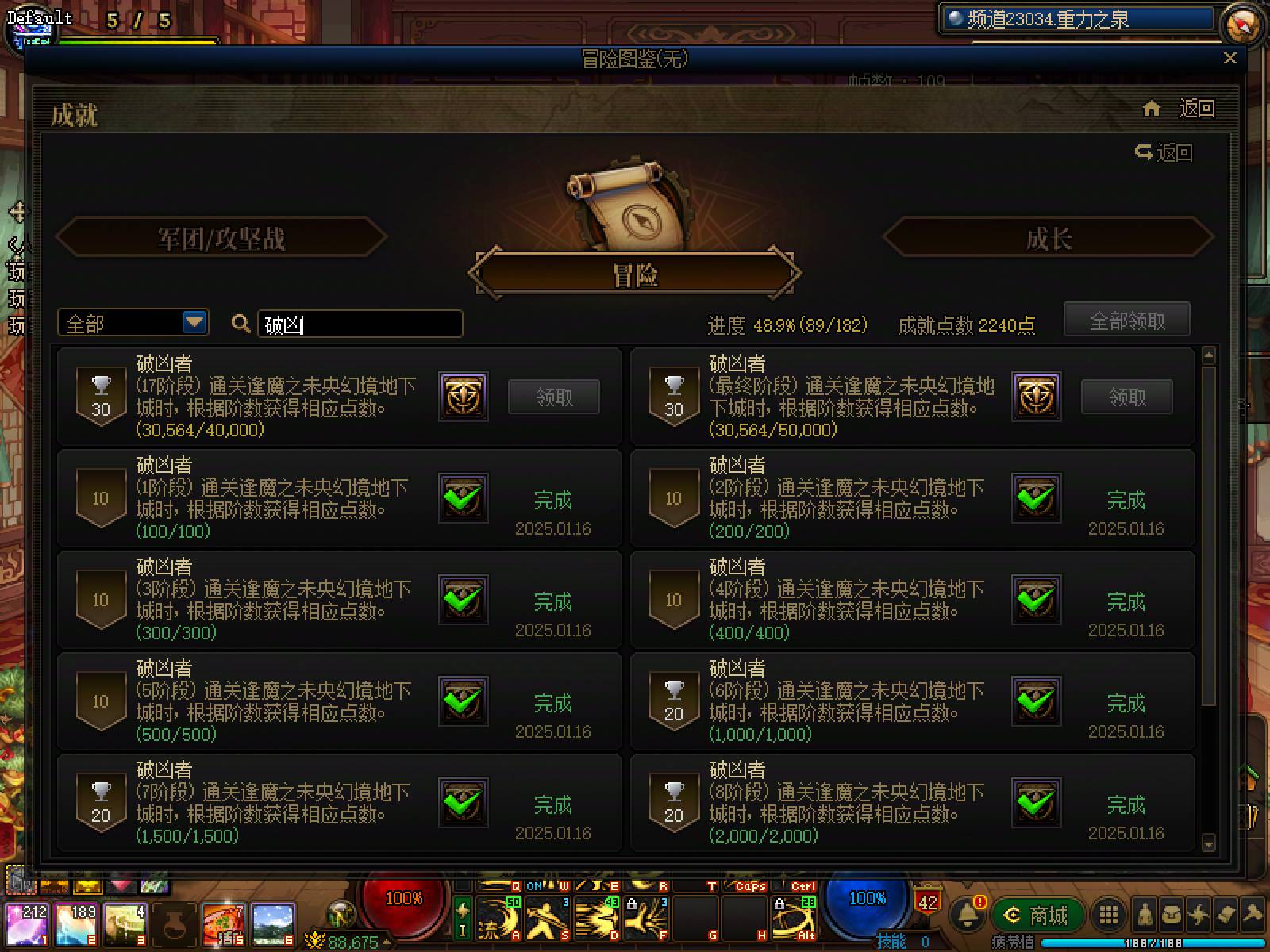Click inside the 破凶 search input field
Screen dimensions: 1270x952
359,324
